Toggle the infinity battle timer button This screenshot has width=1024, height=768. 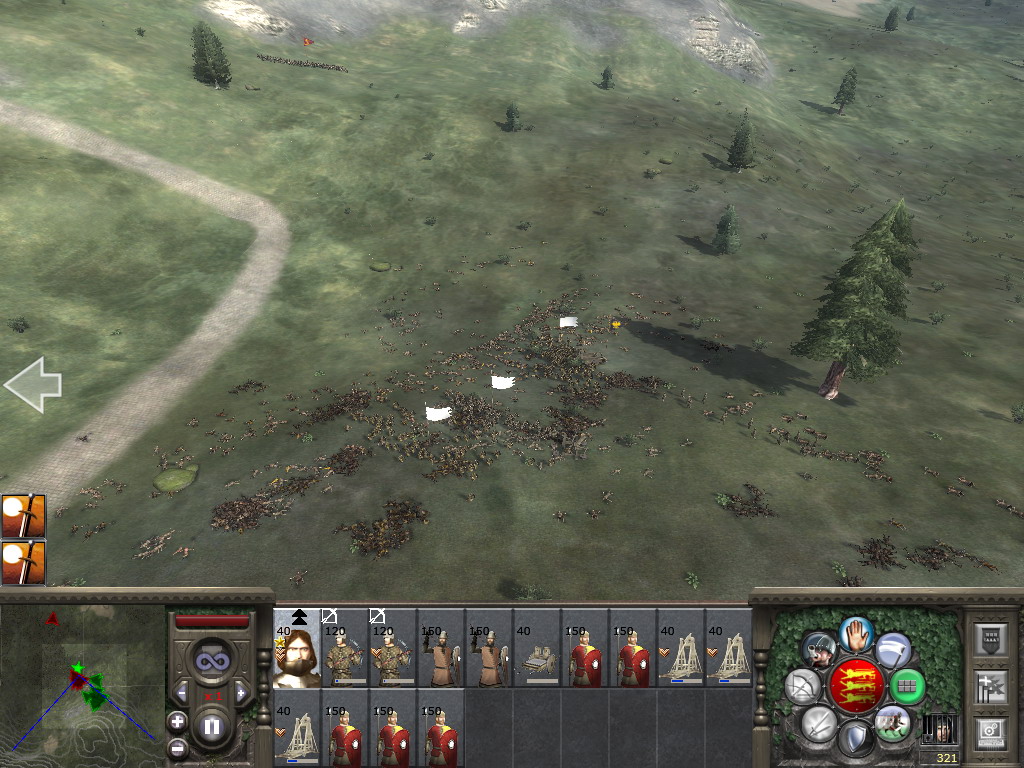(x=211, y=660)
